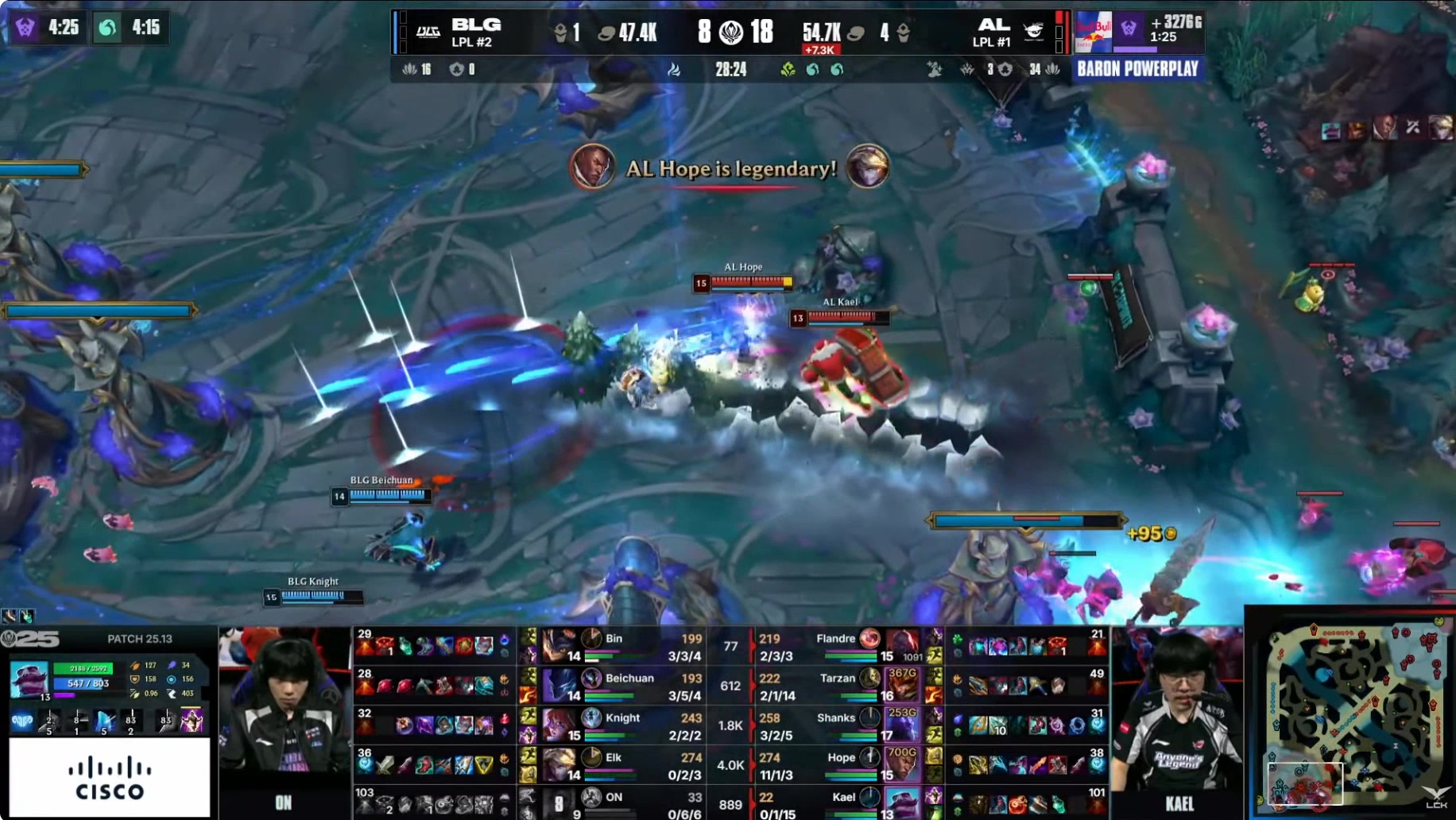The height and width of the screenshot is (820, 1456).
Task: Click the Baron Powerplay banner
Action: [1137, 69]
